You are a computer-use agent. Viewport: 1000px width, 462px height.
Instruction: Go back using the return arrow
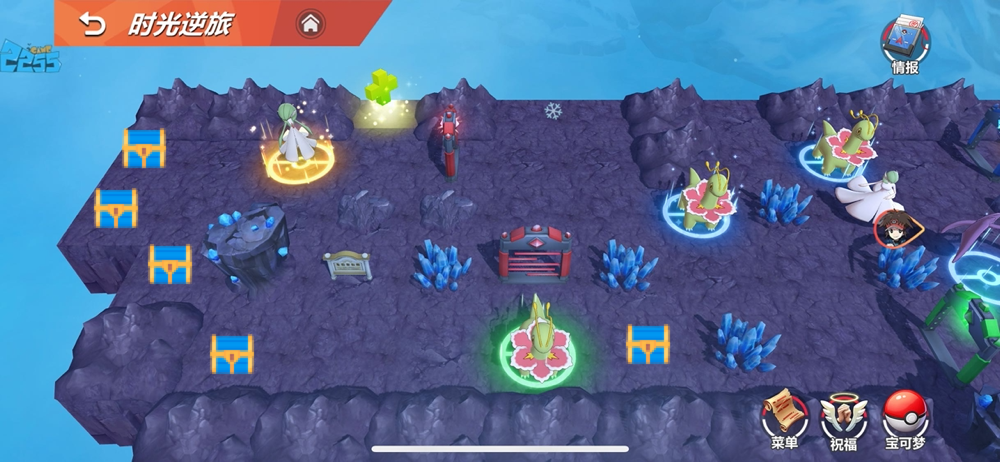92,24
